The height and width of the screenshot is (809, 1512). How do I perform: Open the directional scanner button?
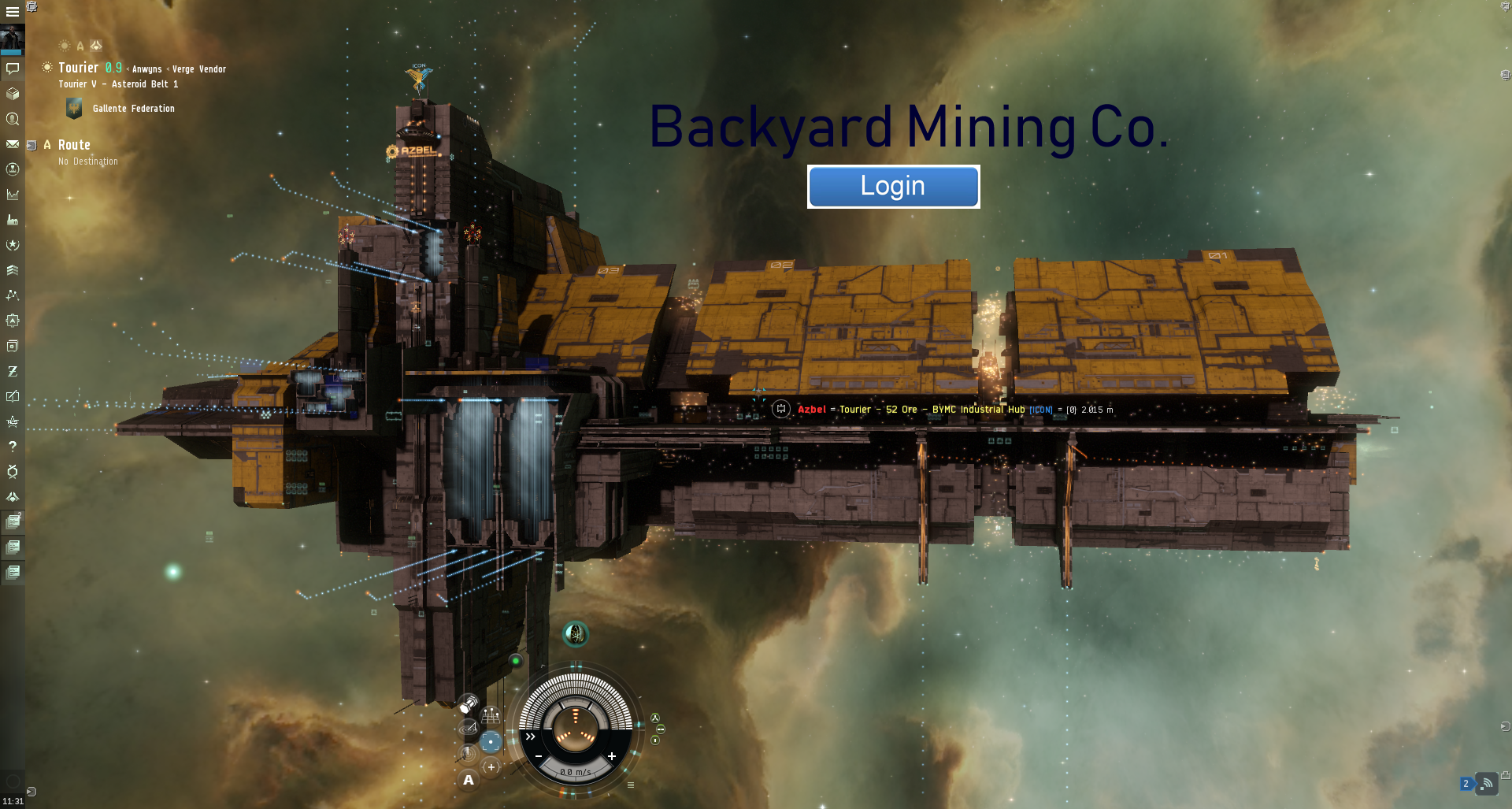[468, 729]
